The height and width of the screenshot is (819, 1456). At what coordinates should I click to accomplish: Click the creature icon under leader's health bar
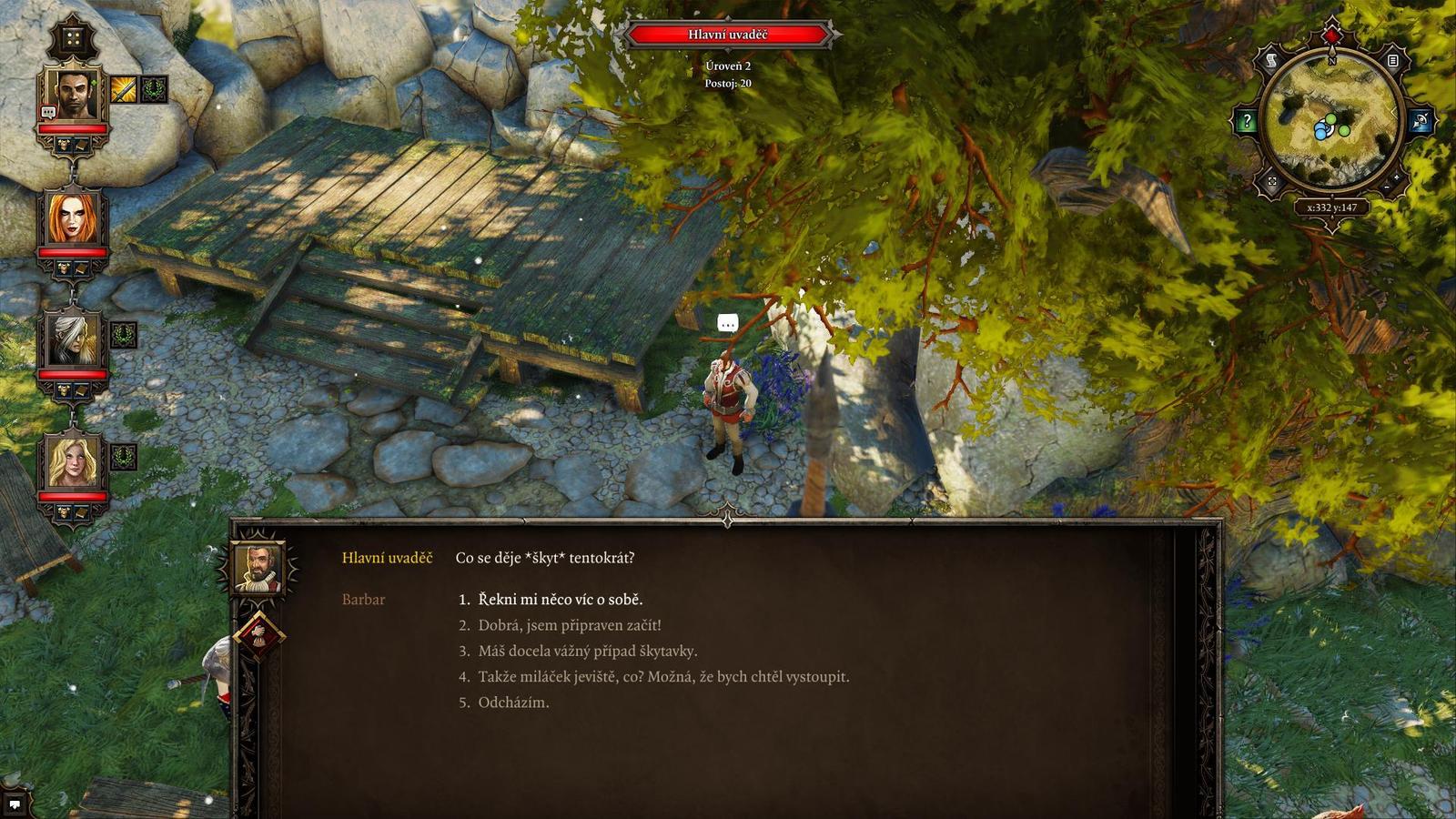65,144
